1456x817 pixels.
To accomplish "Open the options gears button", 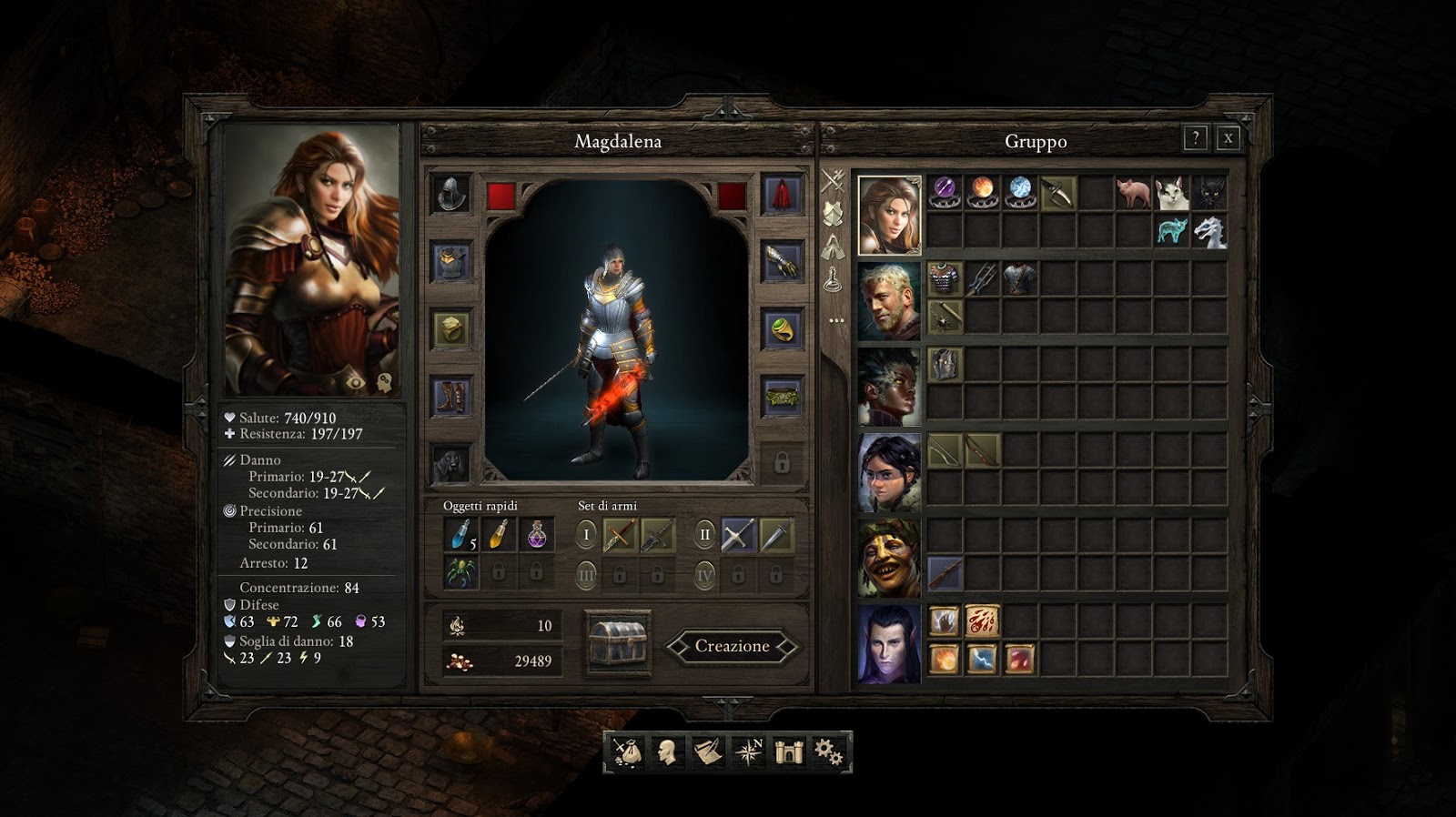I will [x=828, y=751].
